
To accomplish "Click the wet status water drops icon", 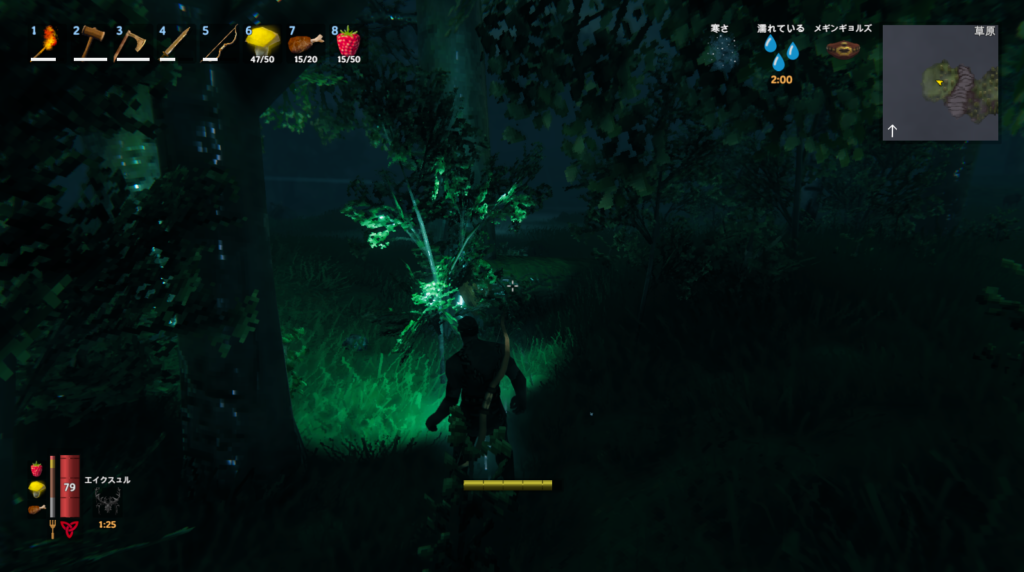I will pos(781,54).
